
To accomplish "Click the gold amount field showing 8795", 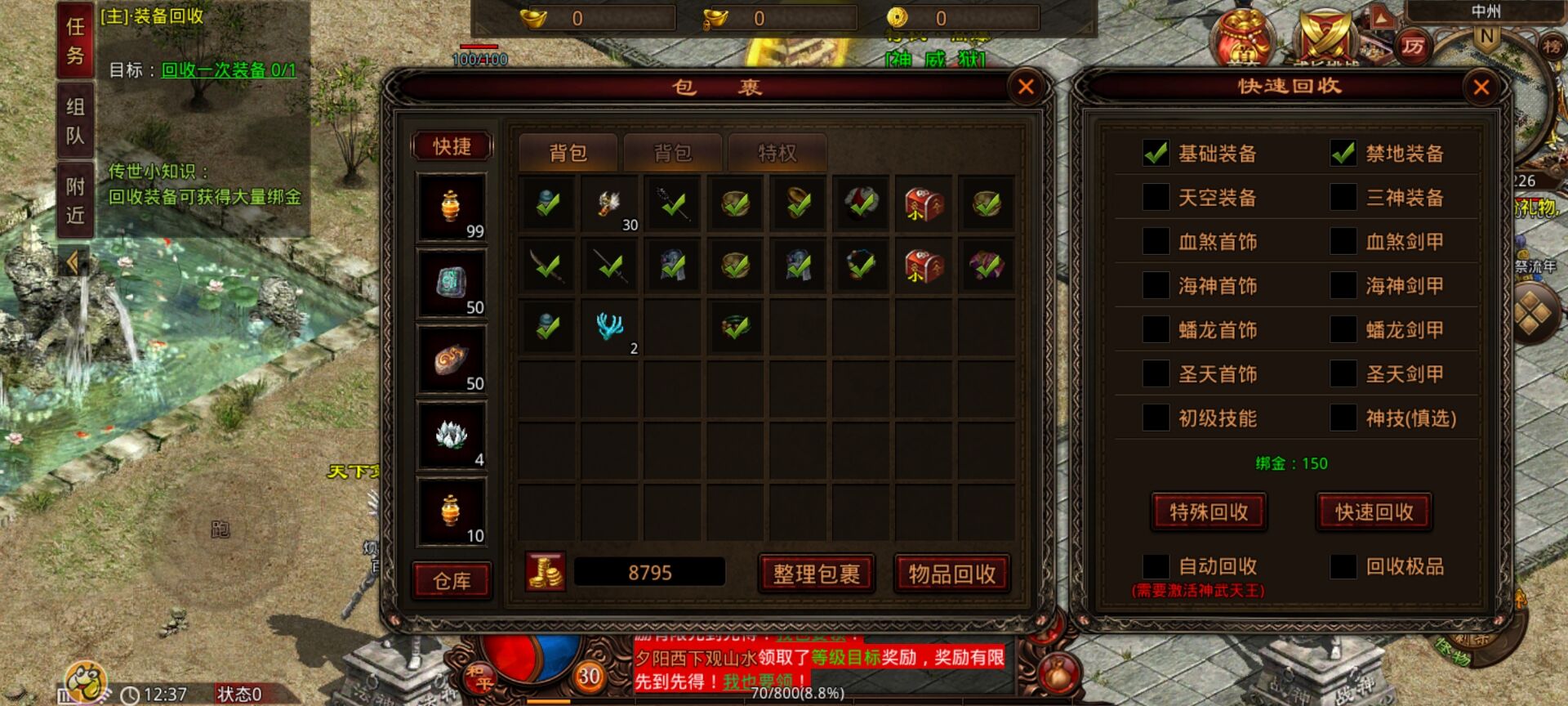I will tap(649, 572).
